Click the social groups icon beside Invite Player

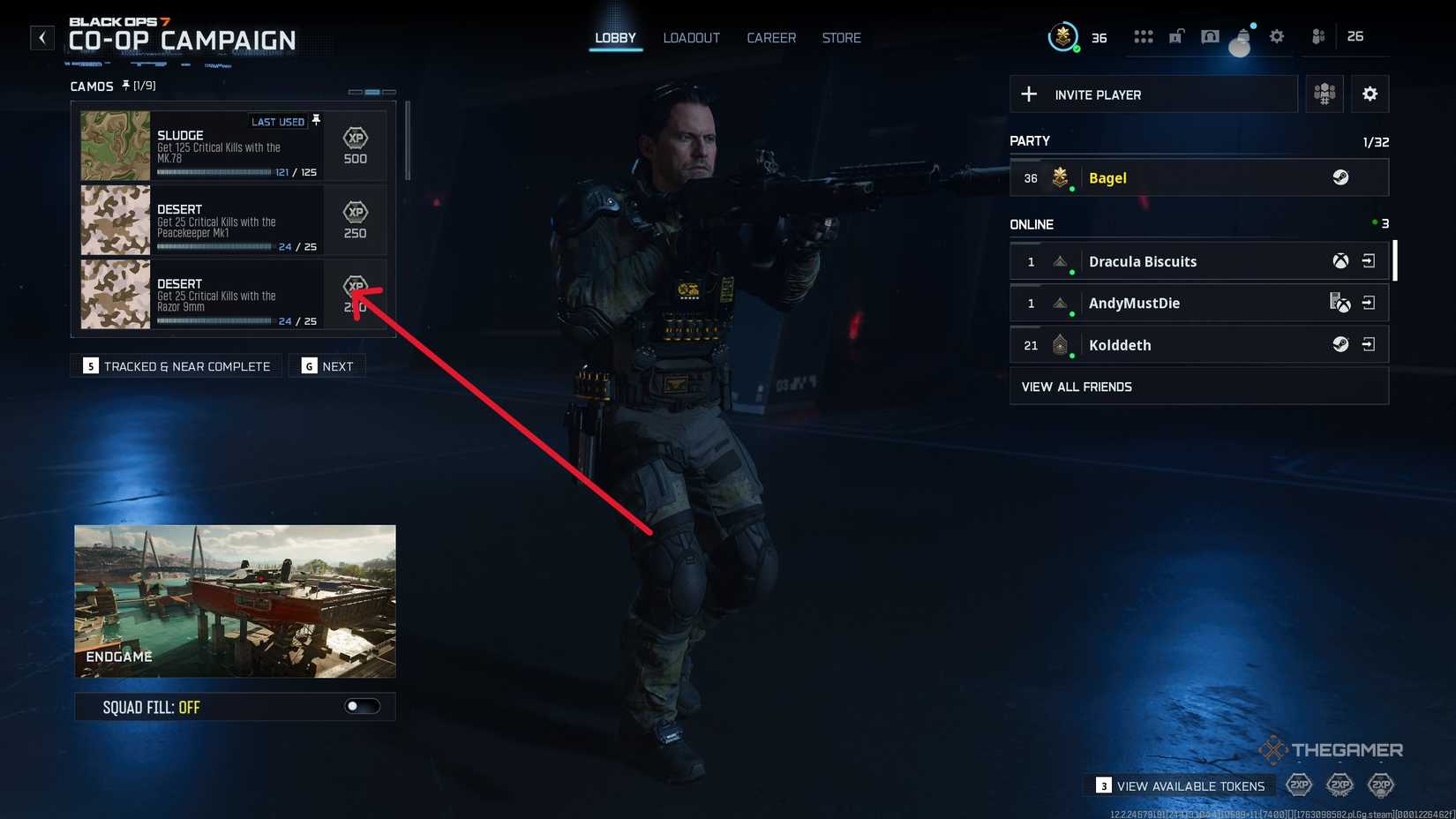point(1324,94)
